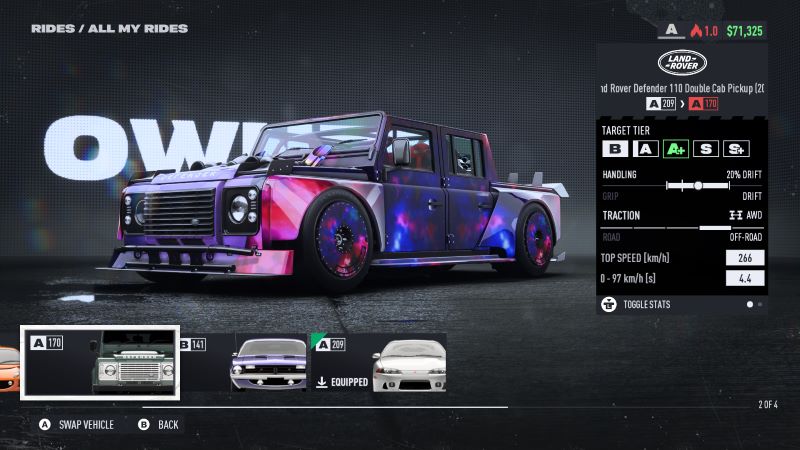Select the equipped white A 209 car
The height and width of the screenshot is (450, 800).
click(380, 362)
